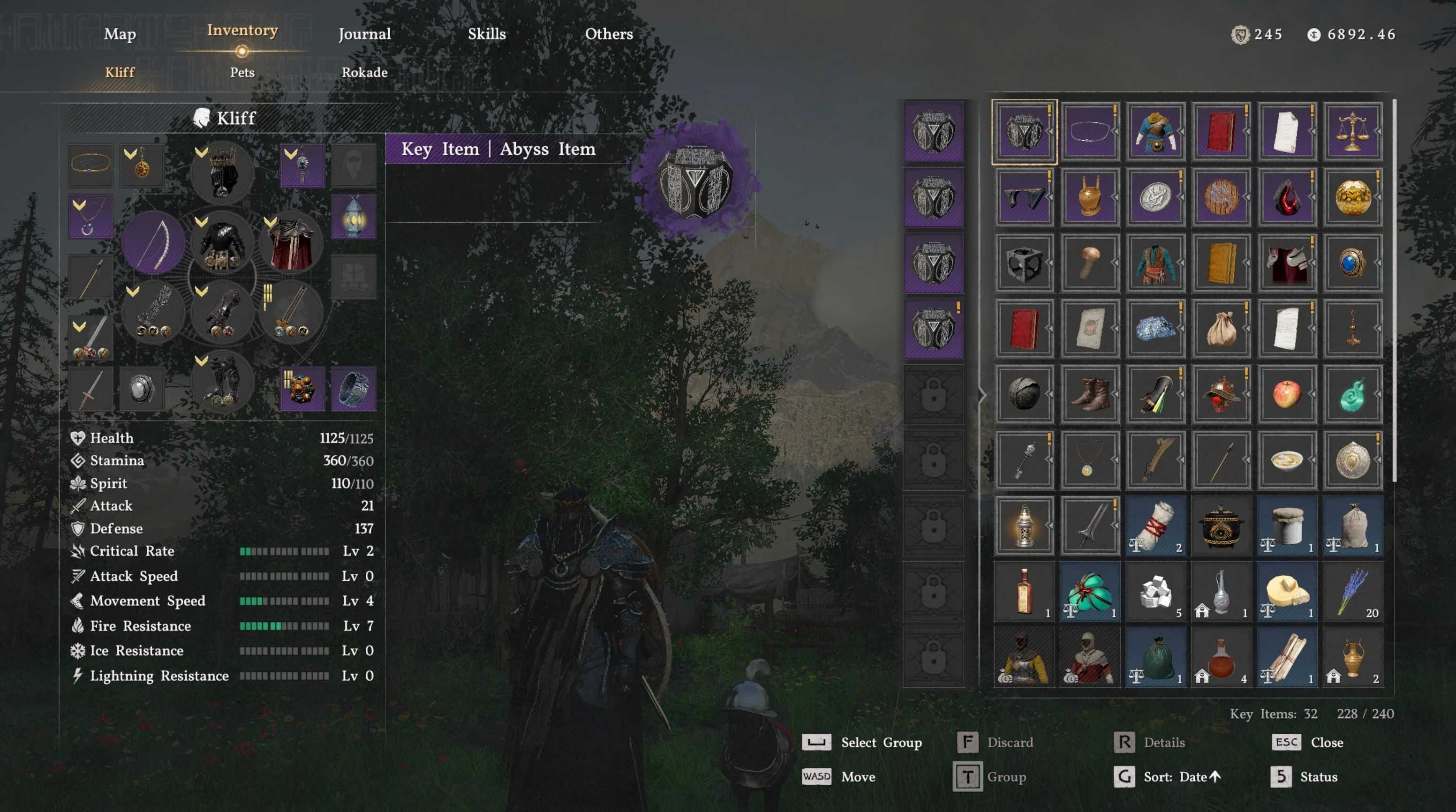Open the Skills tab
The width and height of the screenshot is (1456, 812).
tap(487, 34)
